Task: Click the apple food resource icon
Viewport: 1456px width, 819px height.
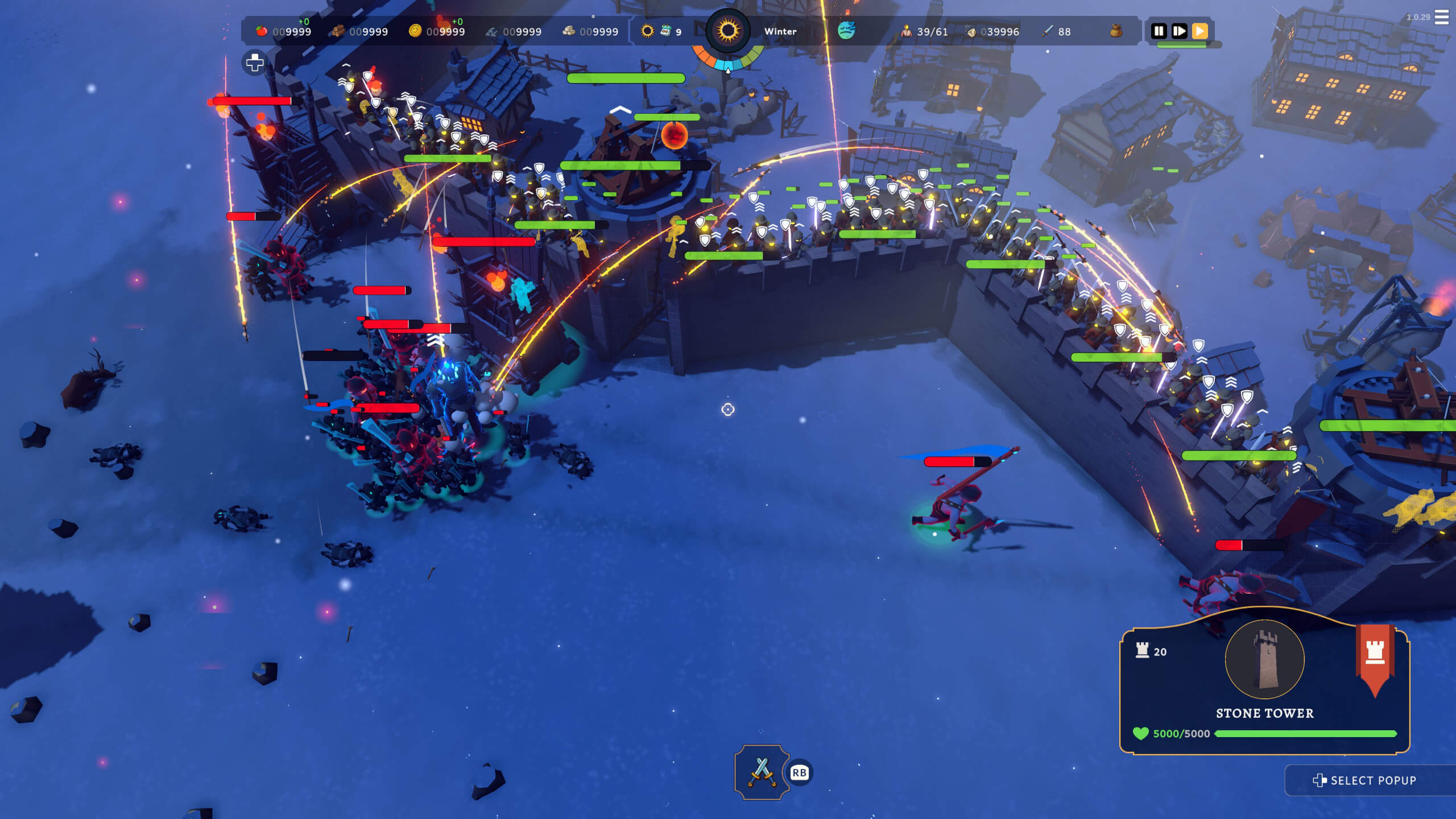Action: click(x=262, y=31)
